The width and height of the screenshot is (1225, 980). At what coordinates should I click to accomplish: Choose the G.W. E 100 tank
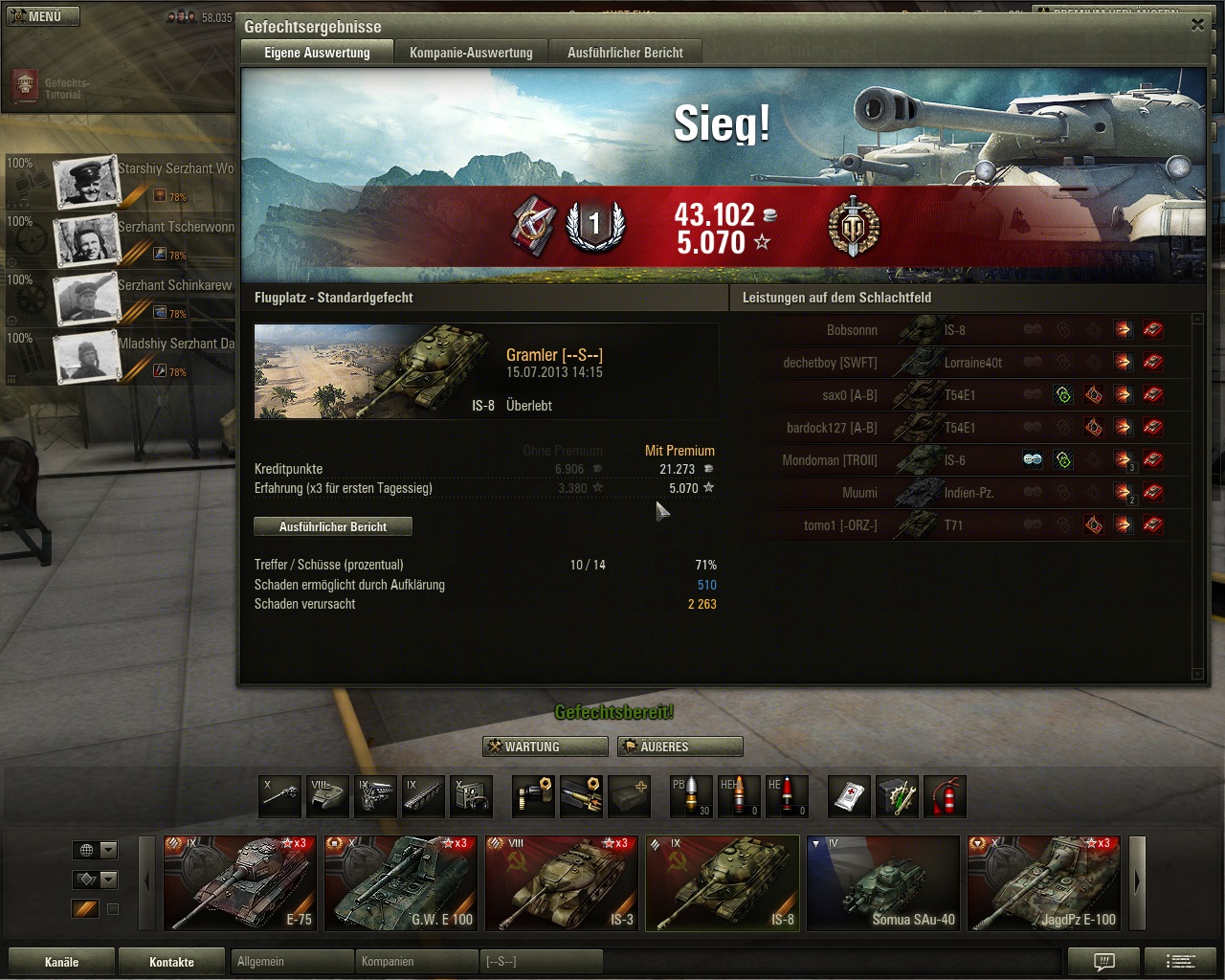click(400, 882)
